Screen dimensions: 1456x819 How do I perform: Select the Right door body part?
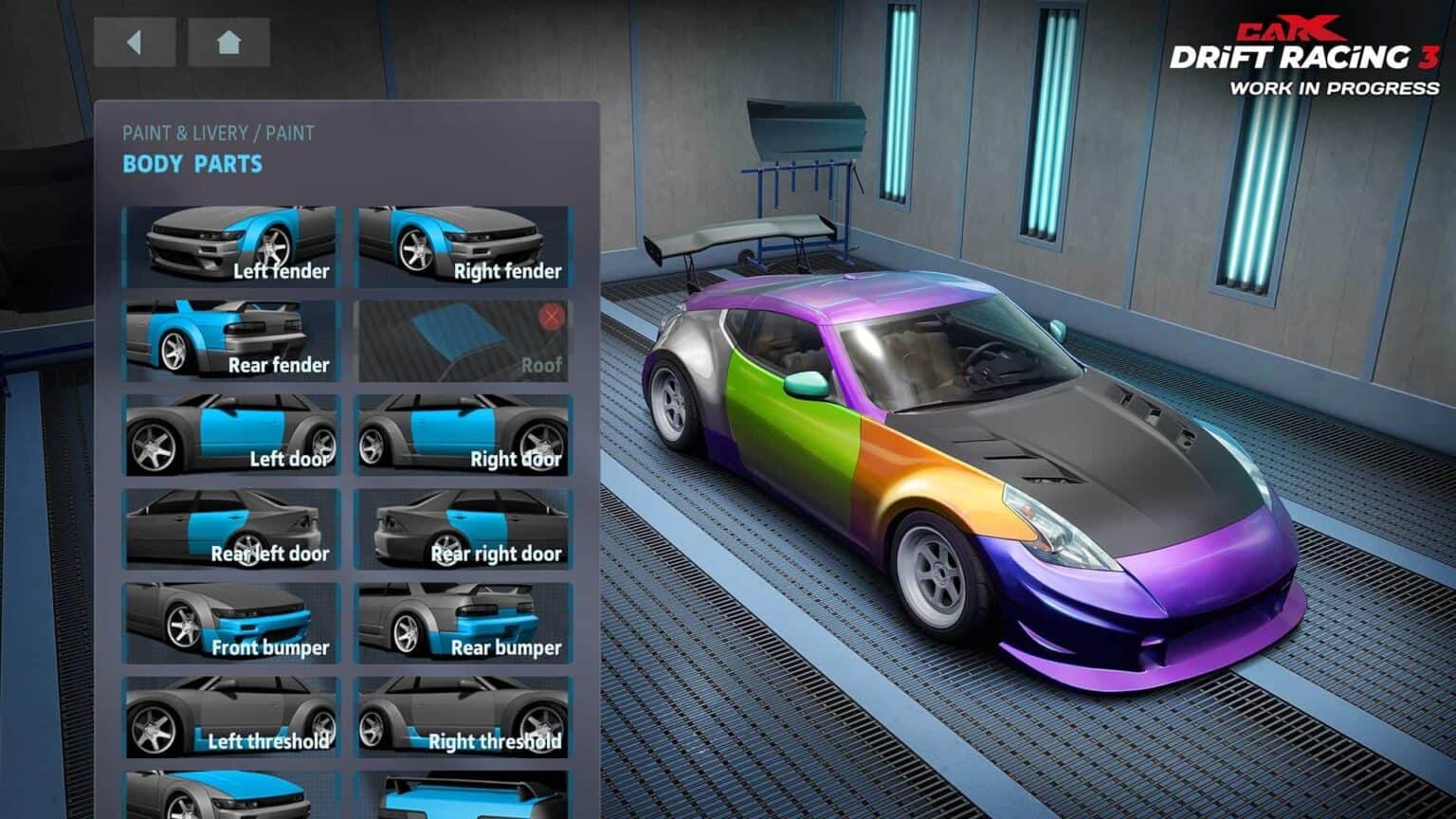coord(463,436)
